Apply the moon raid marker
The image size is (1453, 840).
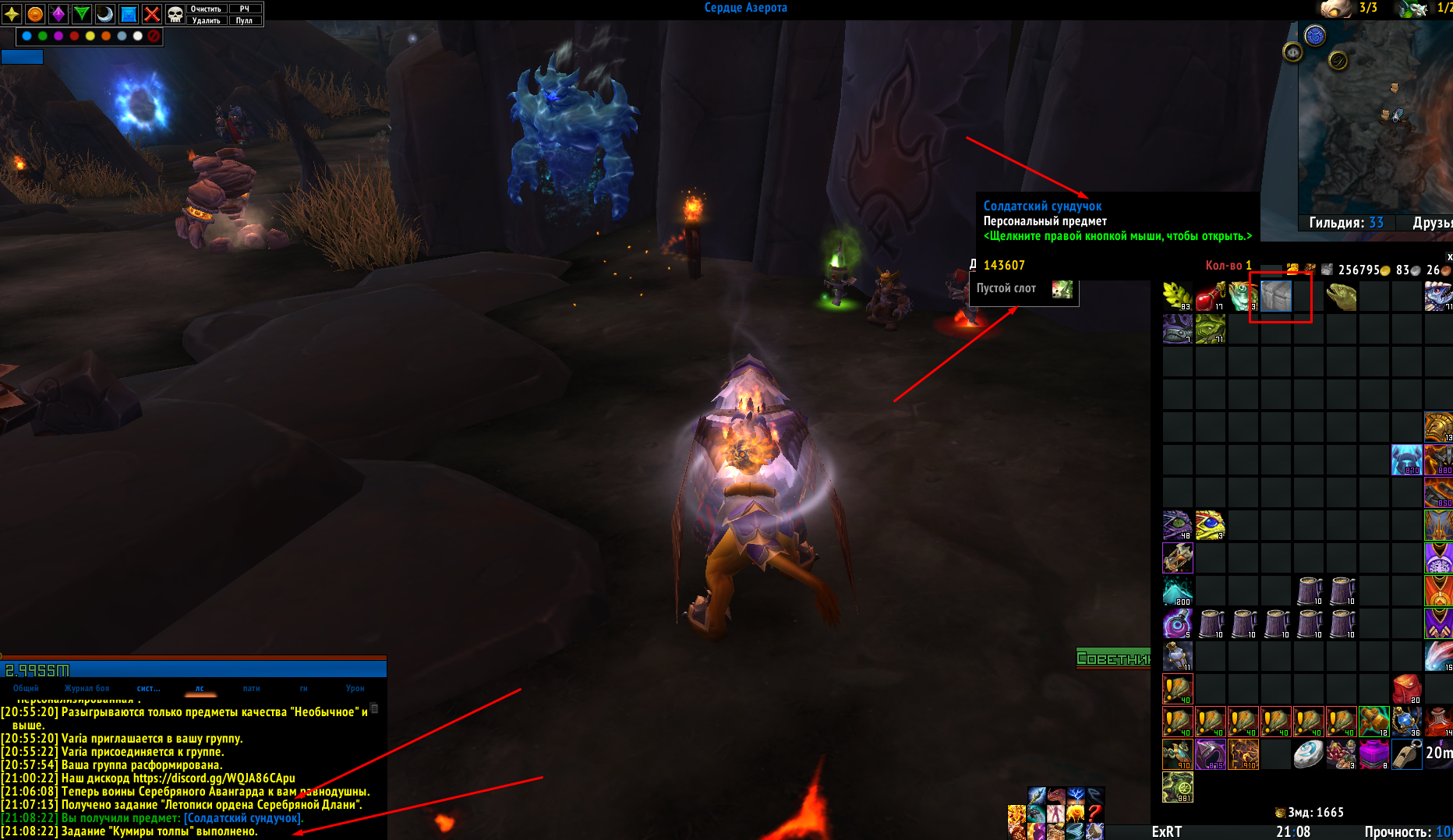pyautogui.click(x=105, y=14)
